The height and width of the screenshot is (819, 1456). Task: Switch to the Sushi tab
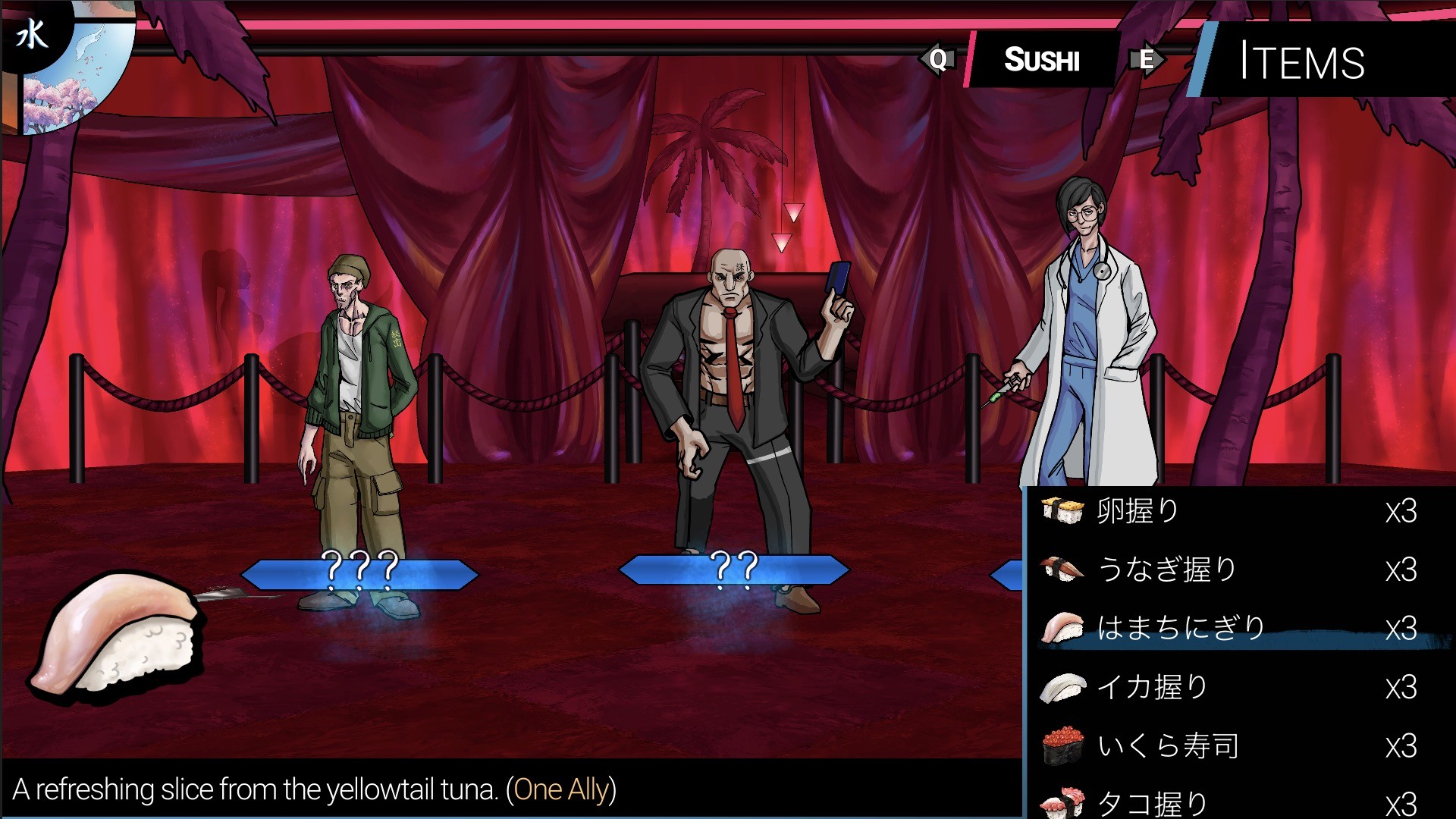coord(1042,60)
